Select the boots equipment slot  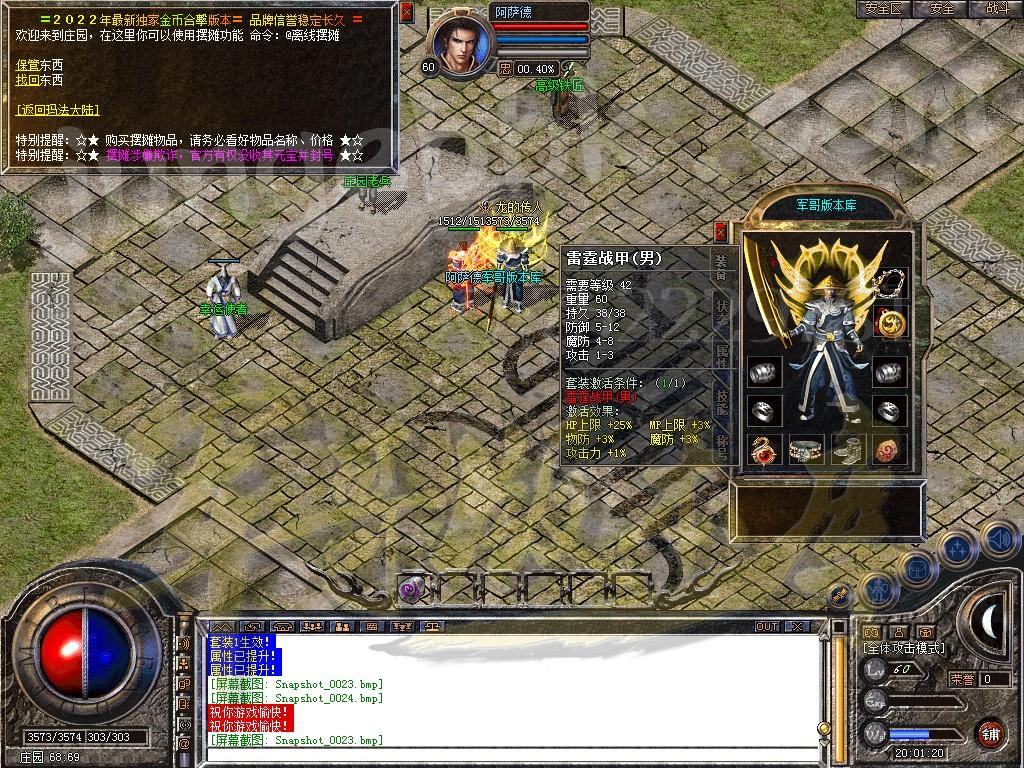pyautogui.click(x=849, y=449)
